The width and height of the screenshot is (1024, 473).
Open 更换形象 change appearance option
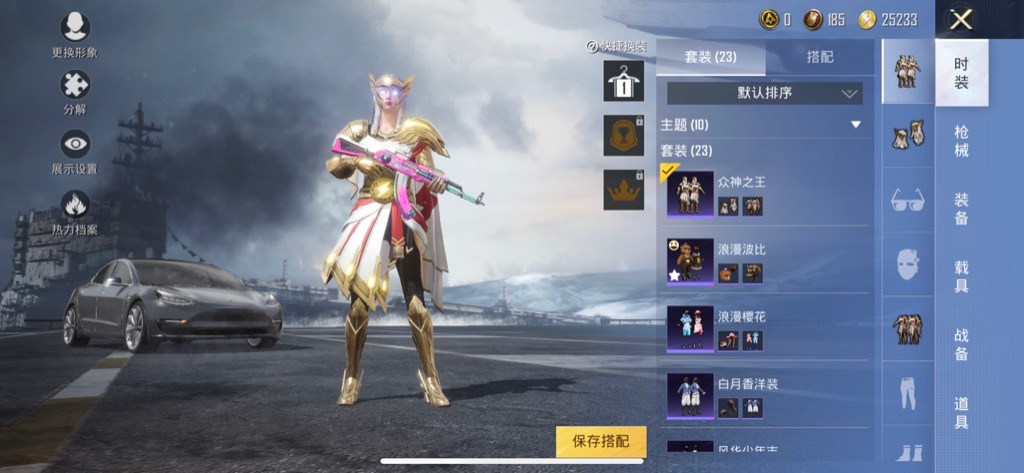75,28
